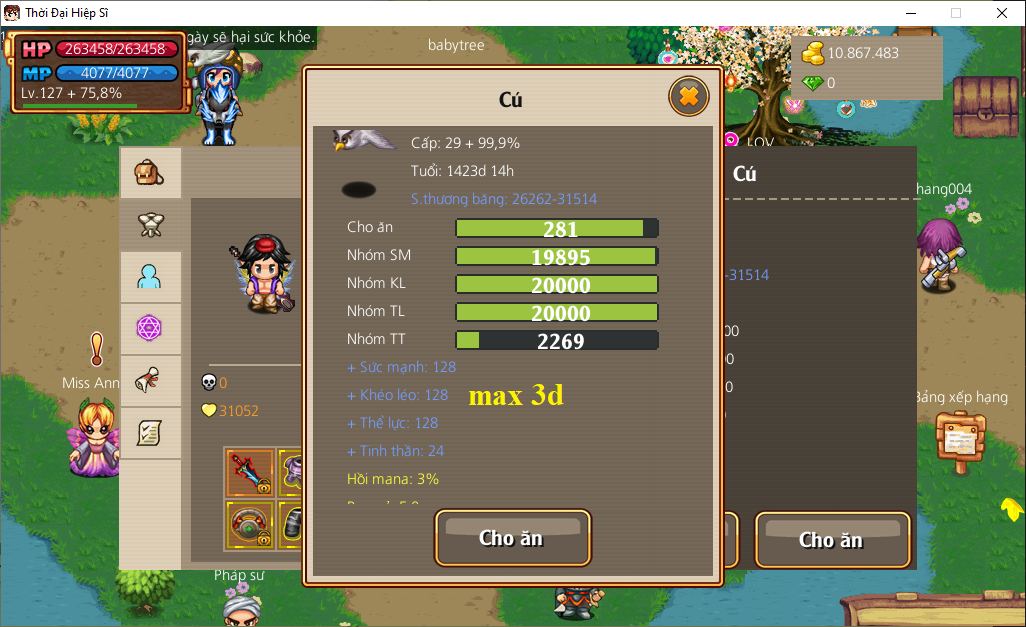This screenshot has width=1026, height=627.
Task: Show the rolled scroll tab
Action: (150, 381)
